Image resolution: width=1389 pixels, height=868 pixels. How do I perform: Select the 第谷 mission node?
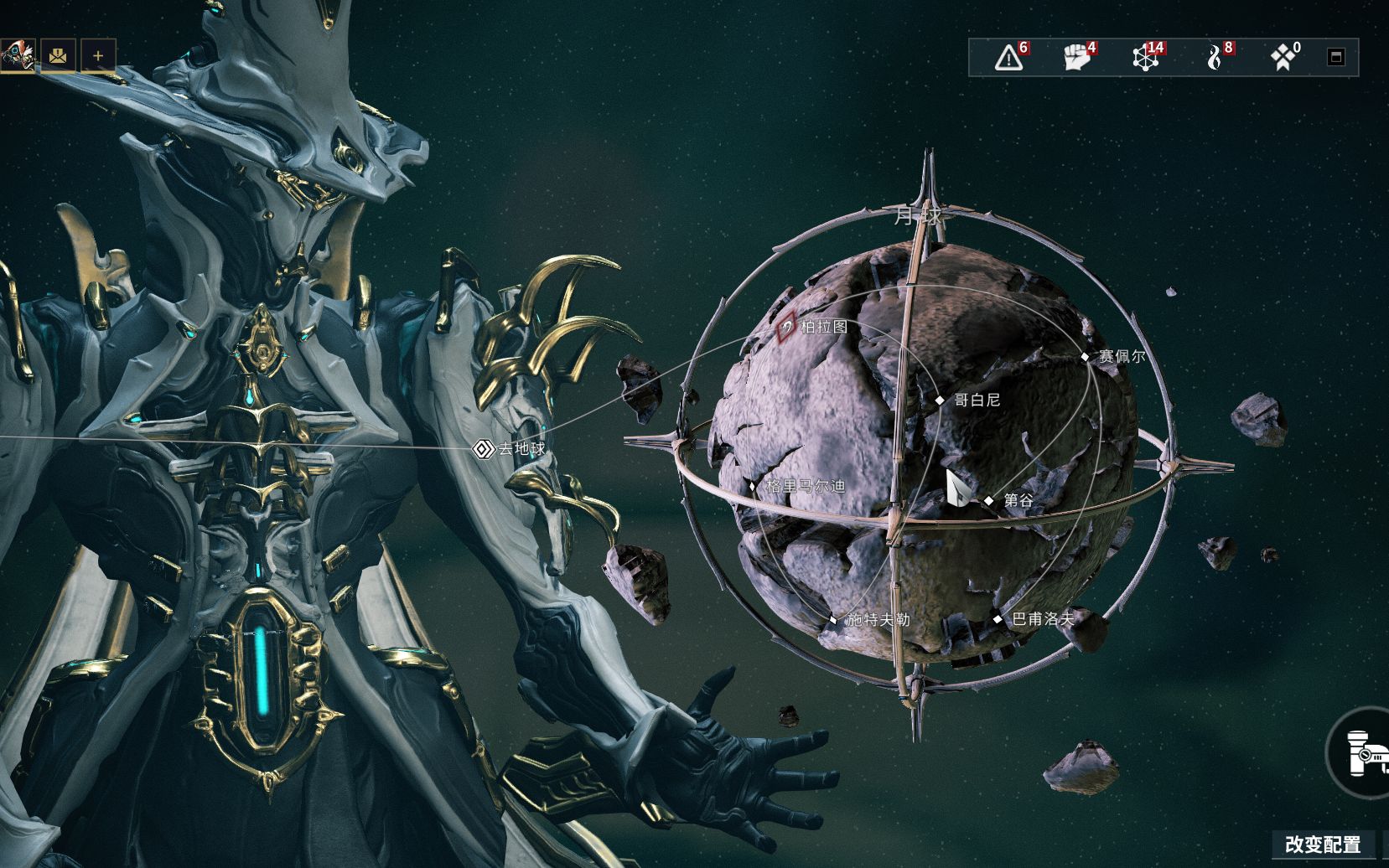pyautogui.click(x=989, y=500)
